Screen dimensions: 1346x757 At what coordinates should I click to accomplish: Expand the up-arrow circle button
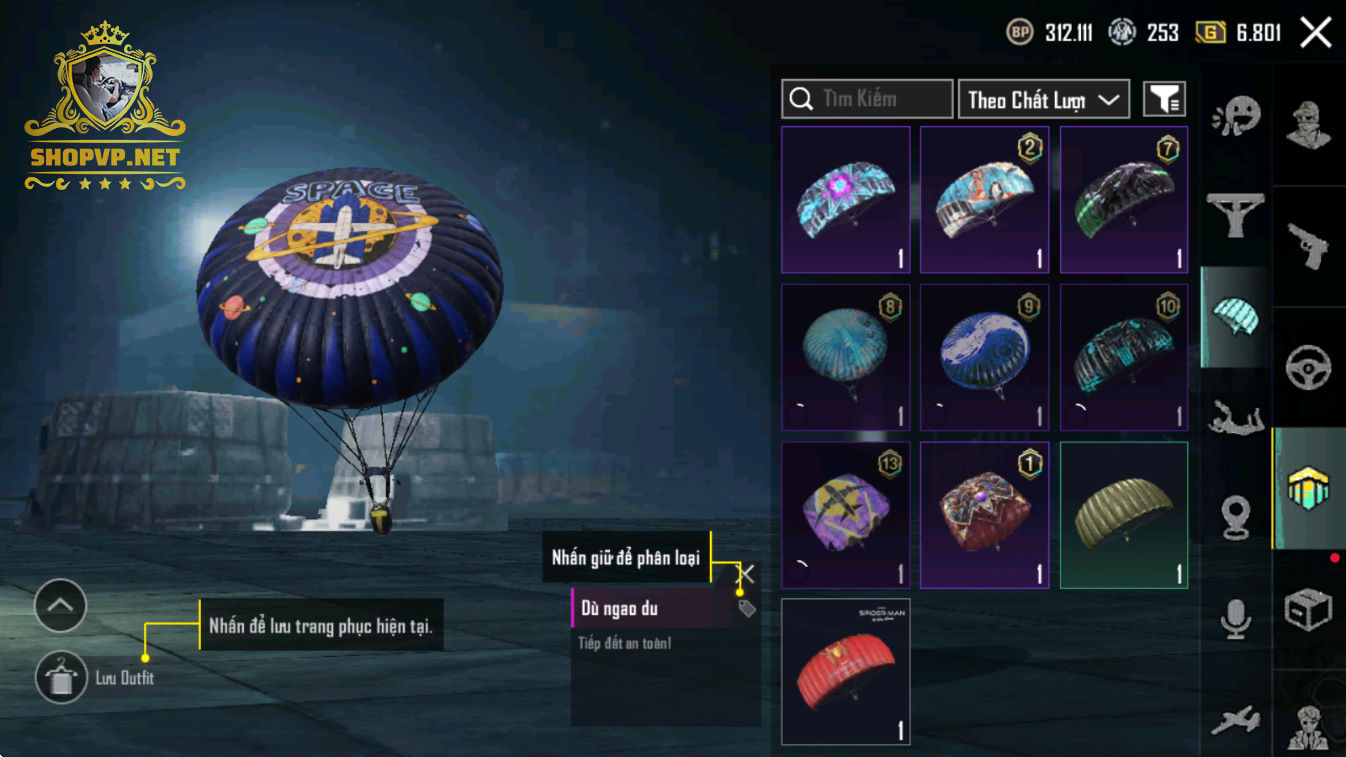click(60, 605)
